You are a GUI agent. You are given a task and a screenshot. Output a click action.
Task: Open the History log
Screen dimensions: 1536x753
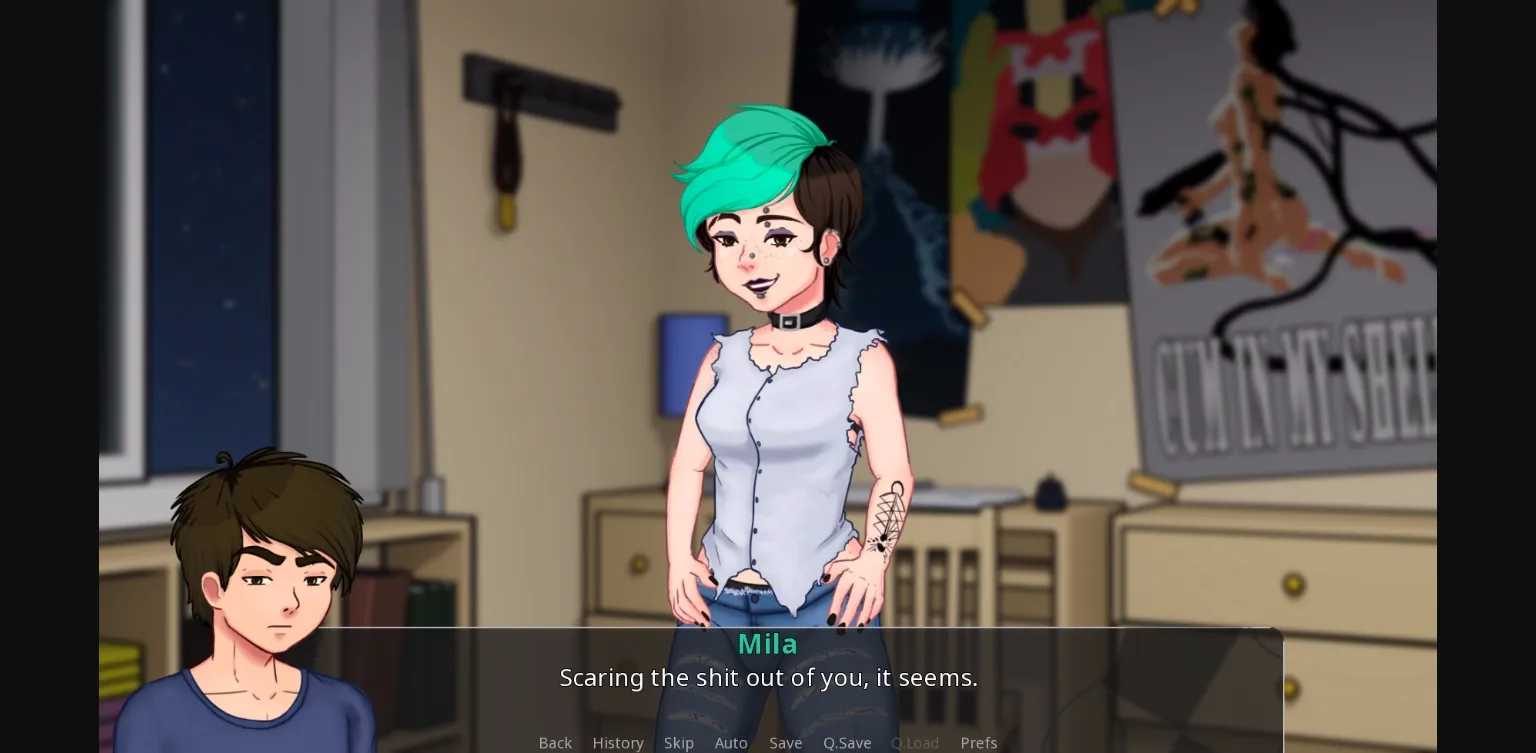618,743
